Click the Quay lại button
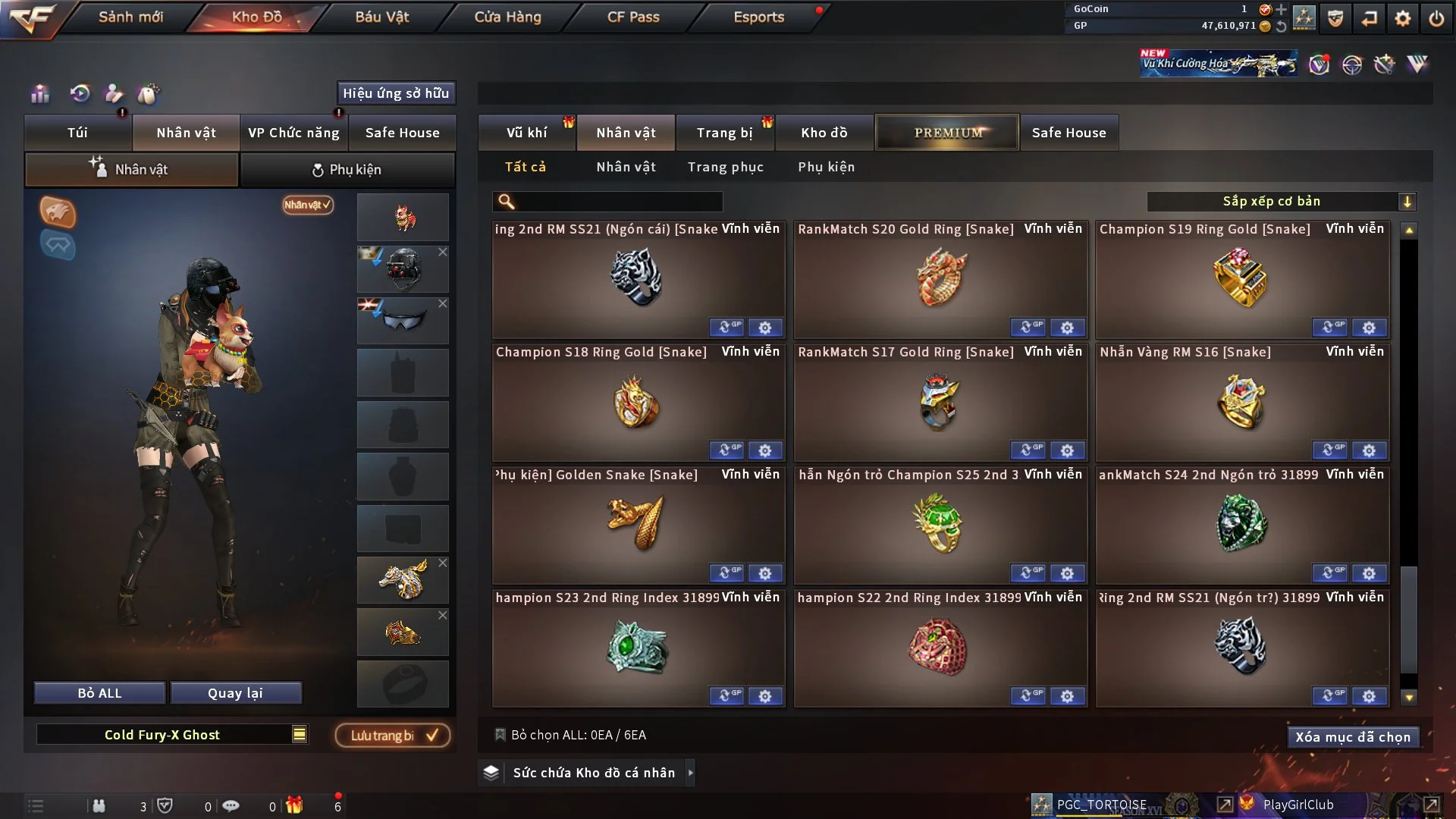The width and height of the screenshot is (1456, 819). tap(235, 693)
